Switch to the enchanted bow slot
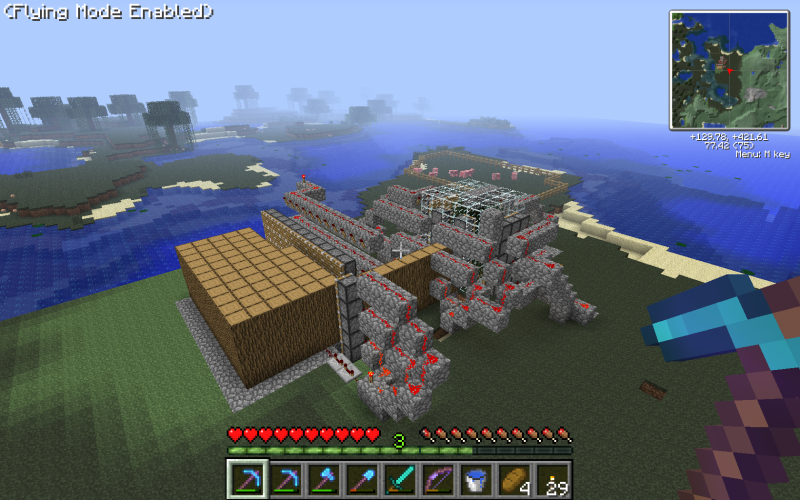This screenshot has height=500, width=800. 438,479
